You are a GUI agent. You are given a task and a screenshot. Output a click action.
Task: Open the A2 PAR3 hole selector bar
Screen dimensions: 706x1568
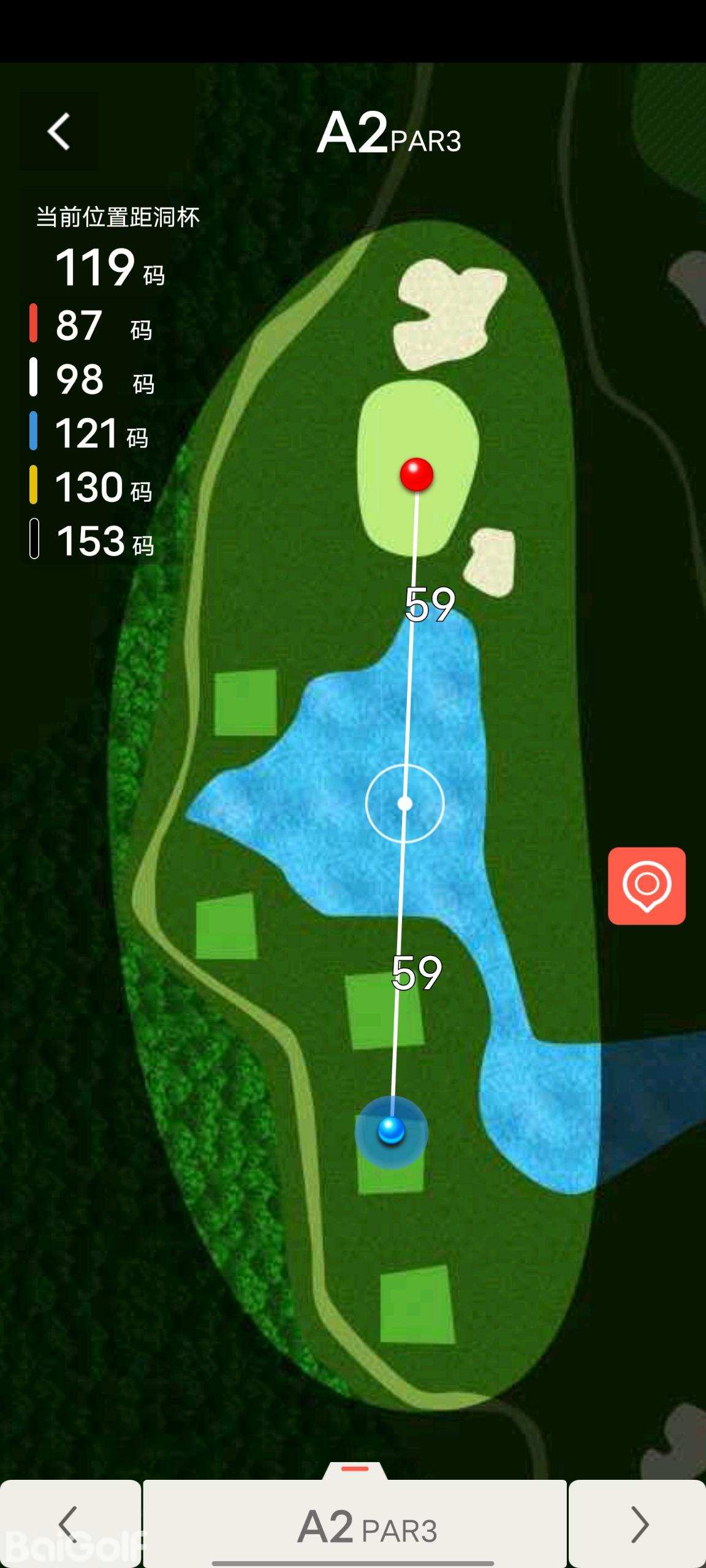(355, 1525)
